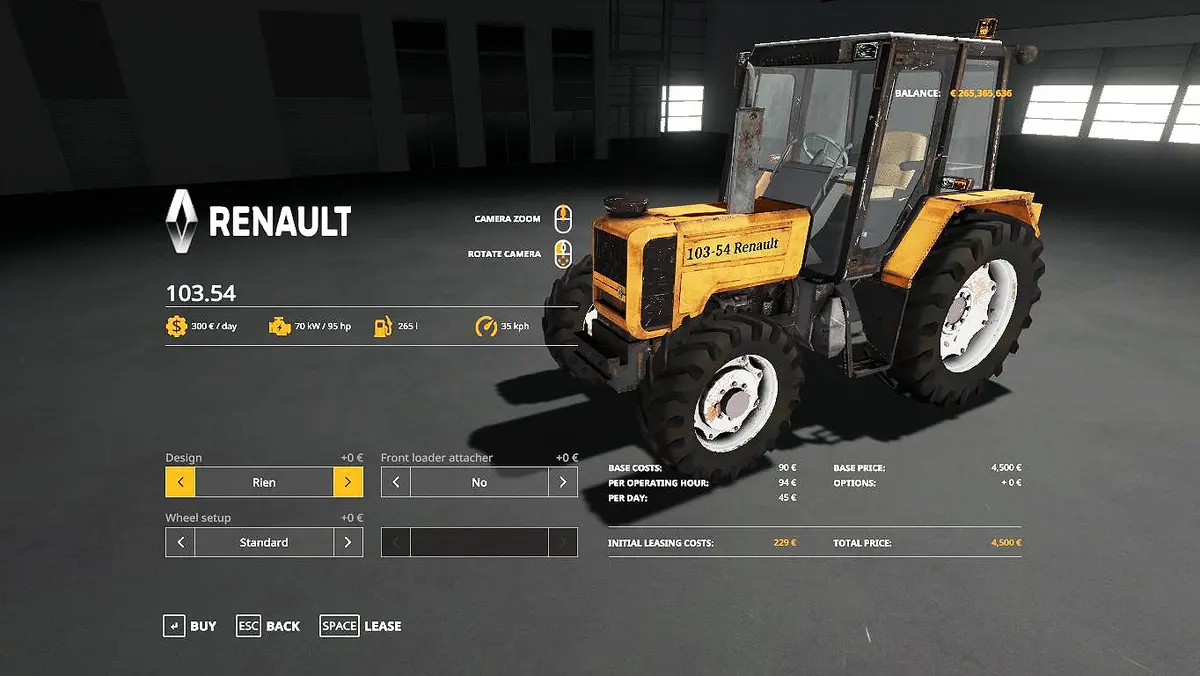
Task: Switch to next Wheel setup
Action: pos(348,542)
